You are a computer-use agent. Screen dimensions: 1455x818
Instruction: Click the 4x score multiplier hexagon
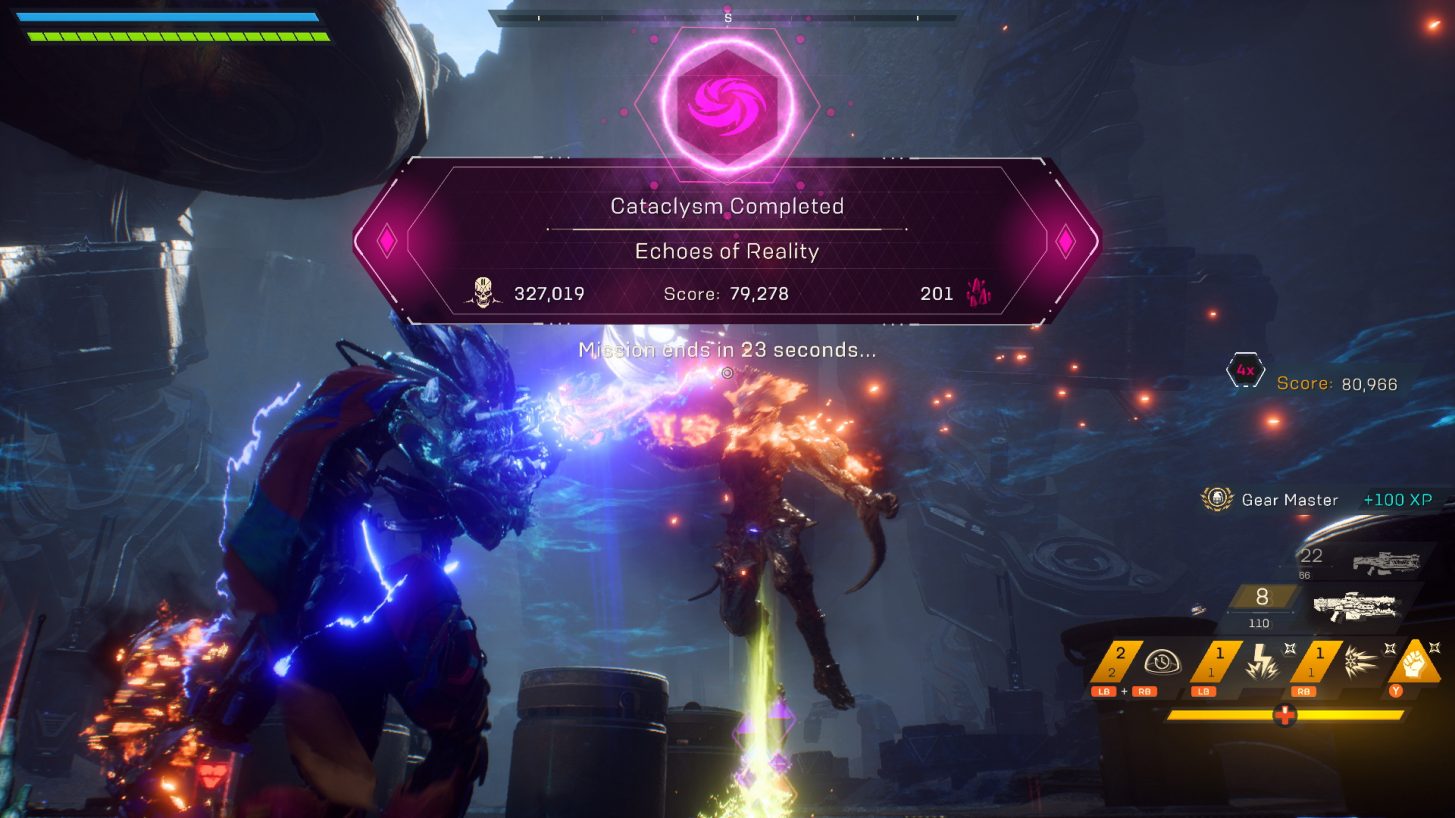click(1245, 370)
